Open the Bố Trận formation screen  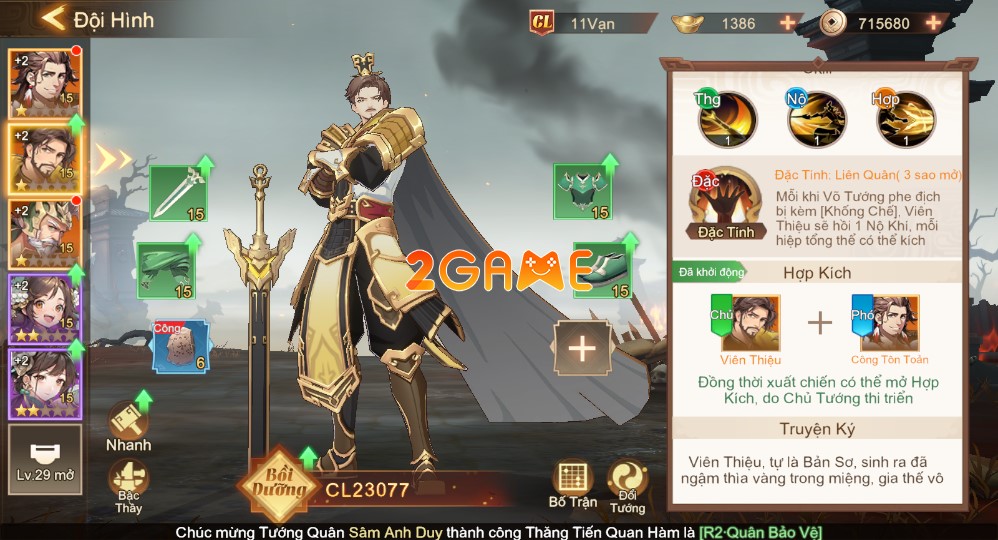[572, 484]
